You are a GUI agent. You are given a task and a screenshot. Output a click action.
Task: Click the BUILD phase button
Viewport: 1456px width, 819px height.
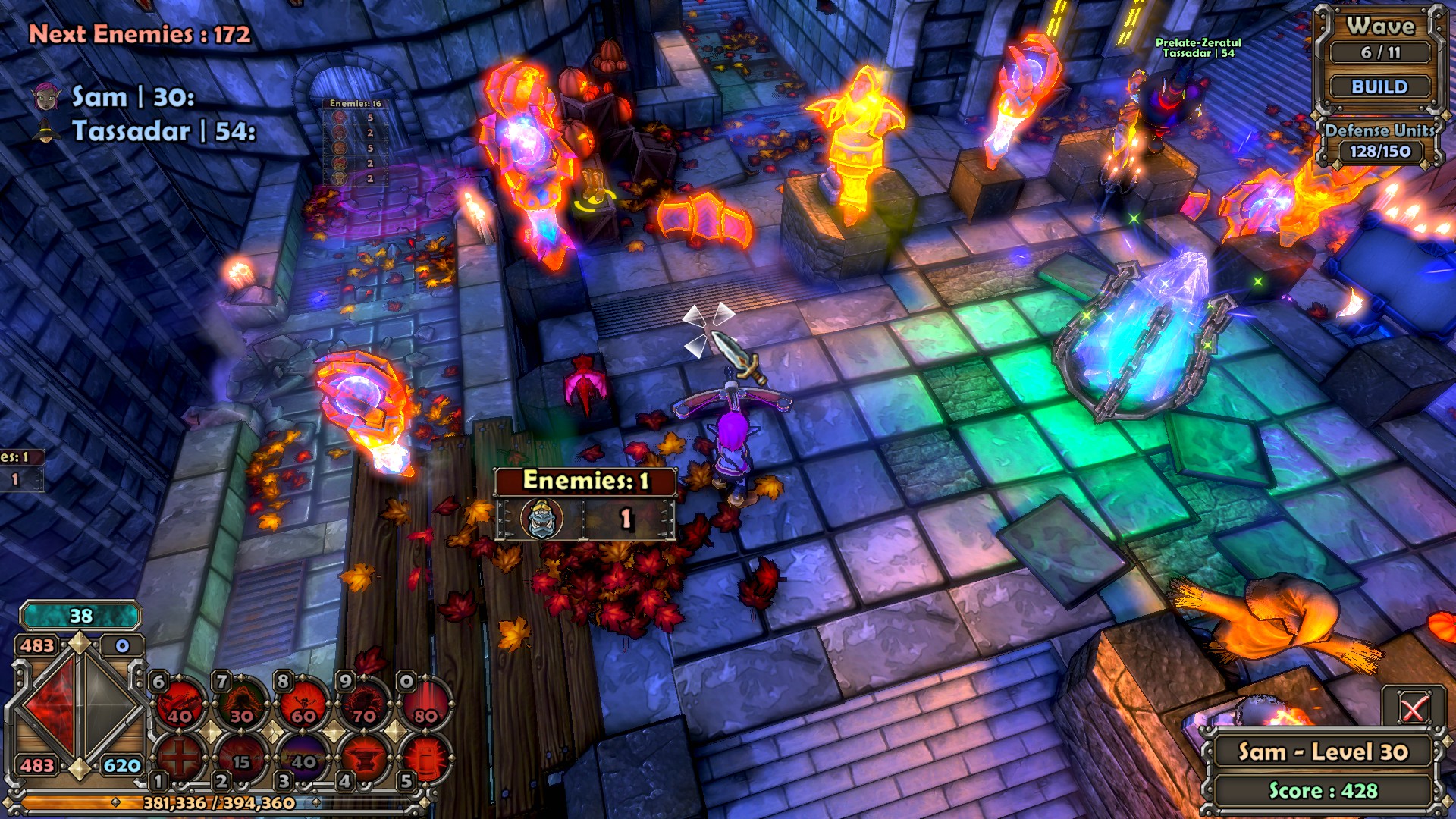[1379, 87]
